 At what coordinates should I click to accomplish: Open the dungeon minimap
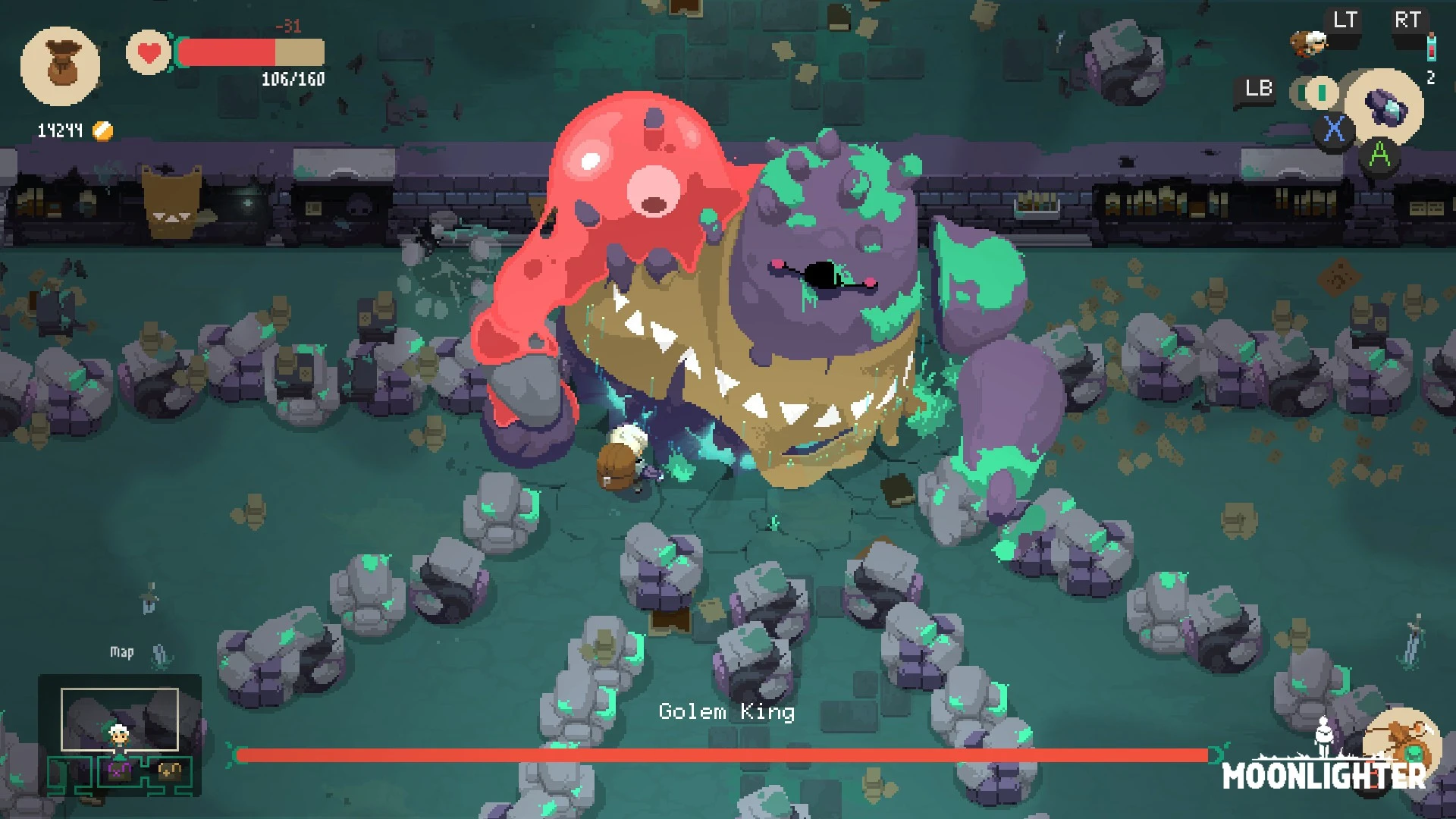pyautogui.click(x=120, y=734)
